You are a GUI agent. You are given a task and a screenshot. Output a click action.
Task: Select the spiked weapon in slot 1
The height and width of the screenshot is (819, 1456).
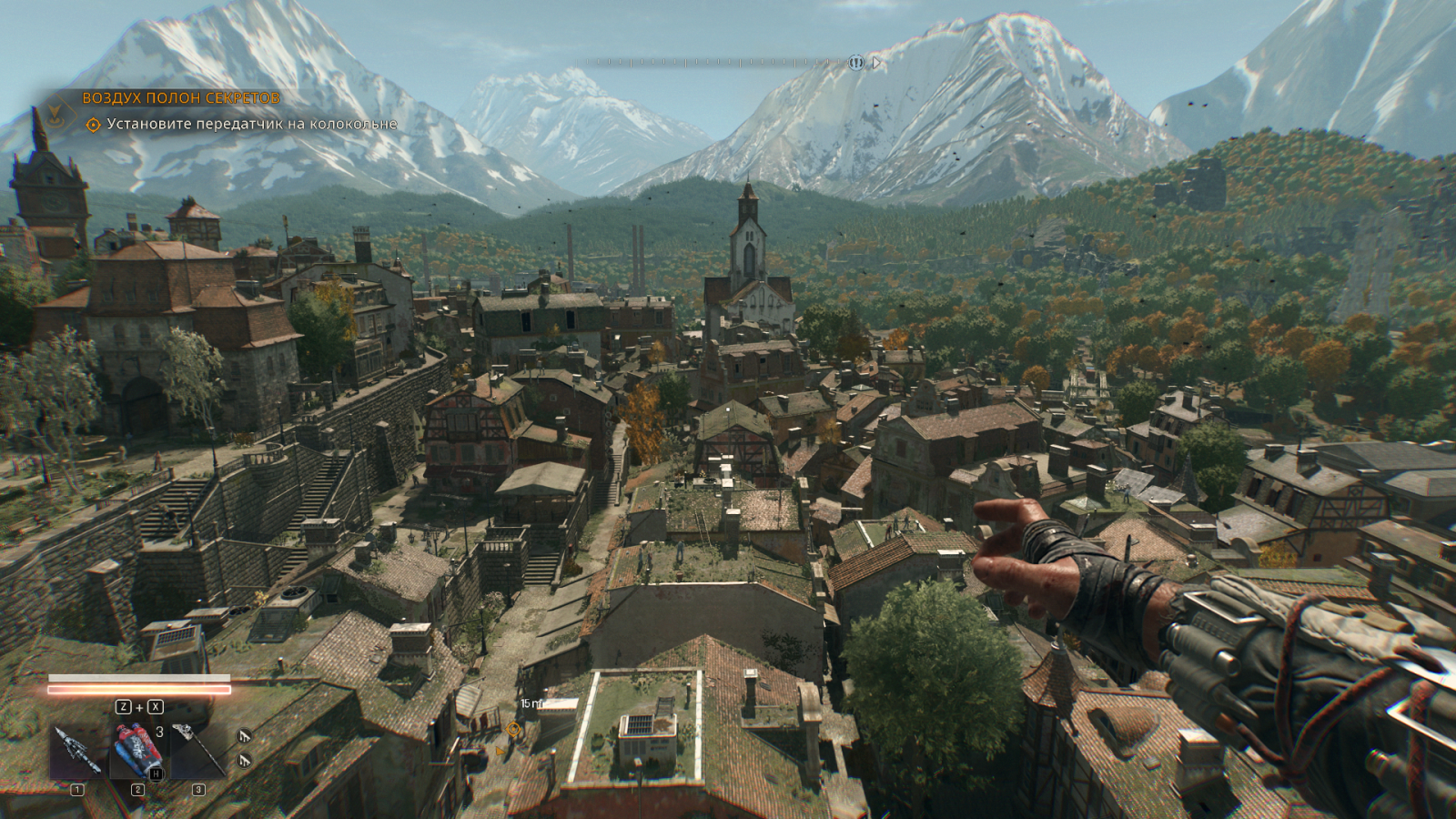coord(76,751)
